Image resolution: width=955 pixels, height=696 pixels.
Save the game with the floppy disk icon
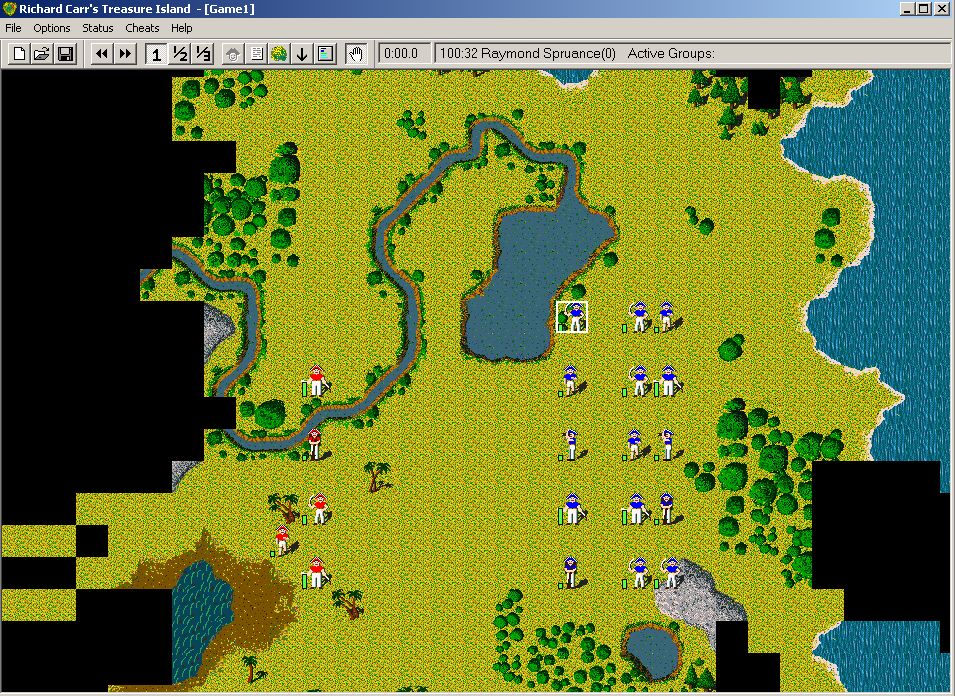65,54
